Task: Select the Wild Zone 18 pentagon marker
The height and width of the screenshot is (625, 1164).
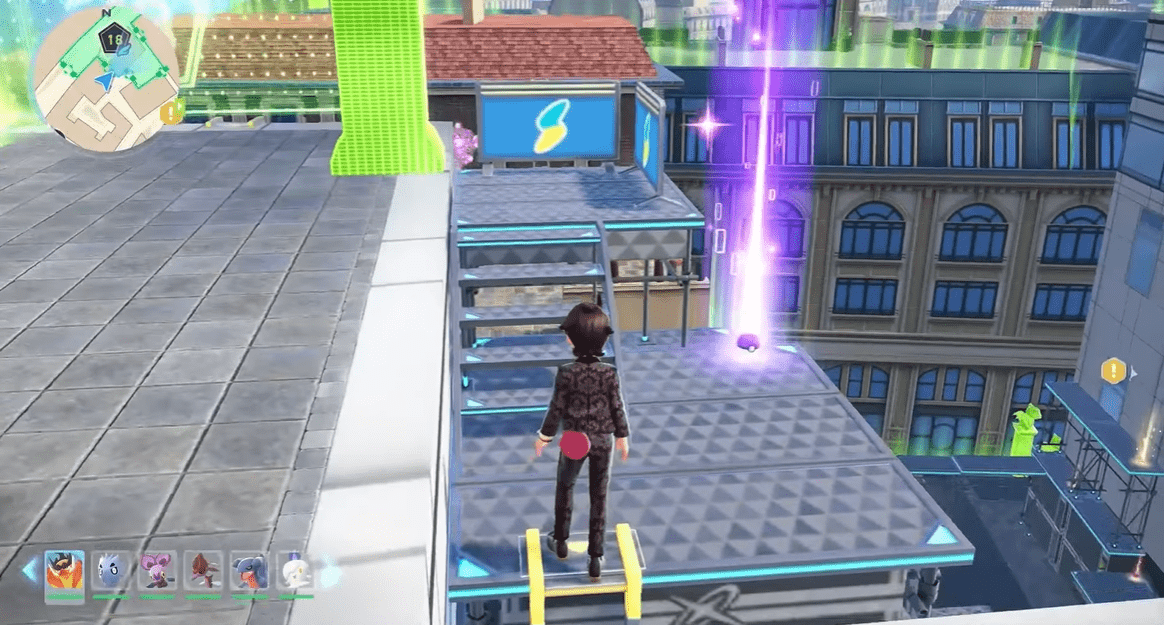Action: (112, 40)
